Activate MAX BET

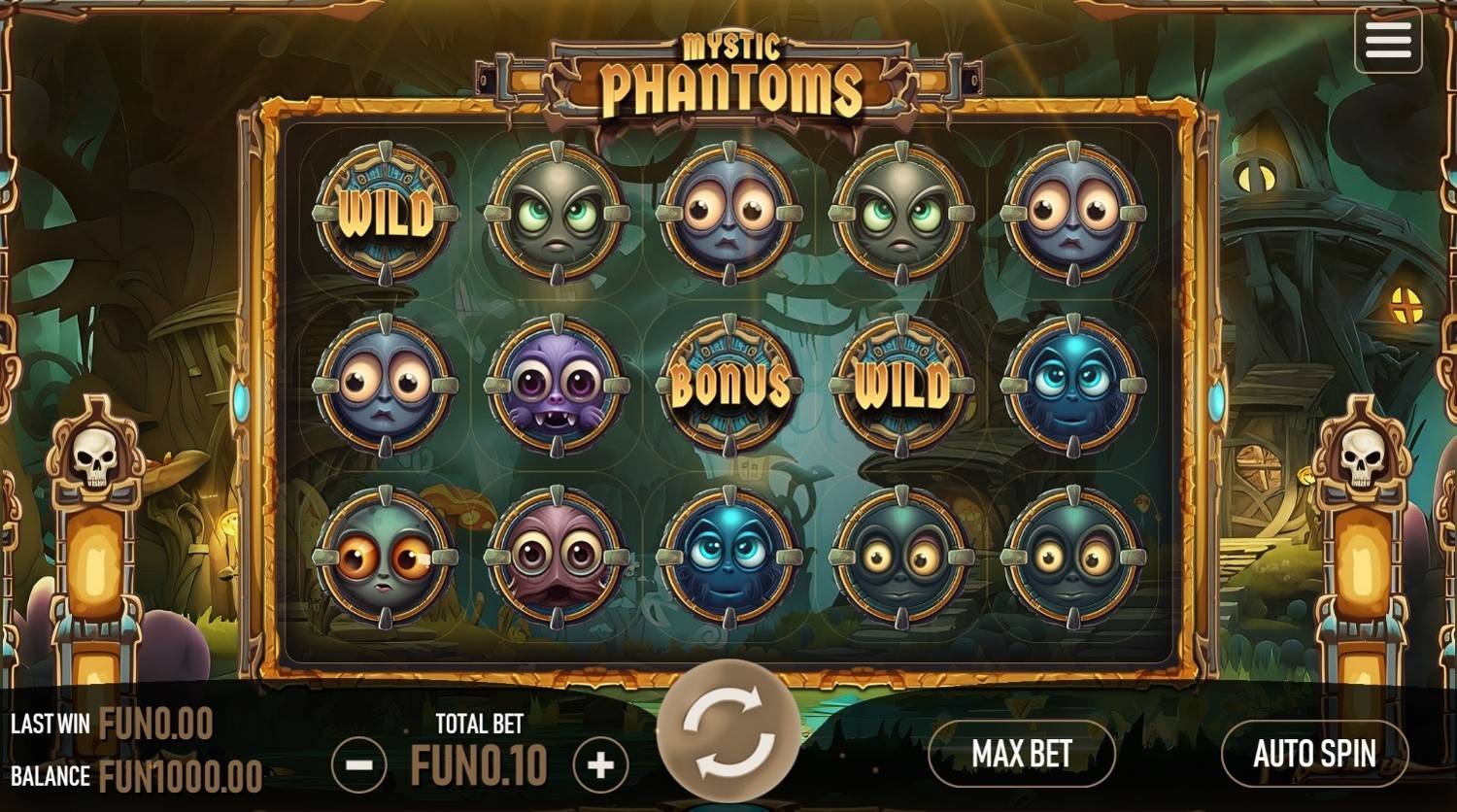click(x=1021, y=755)
